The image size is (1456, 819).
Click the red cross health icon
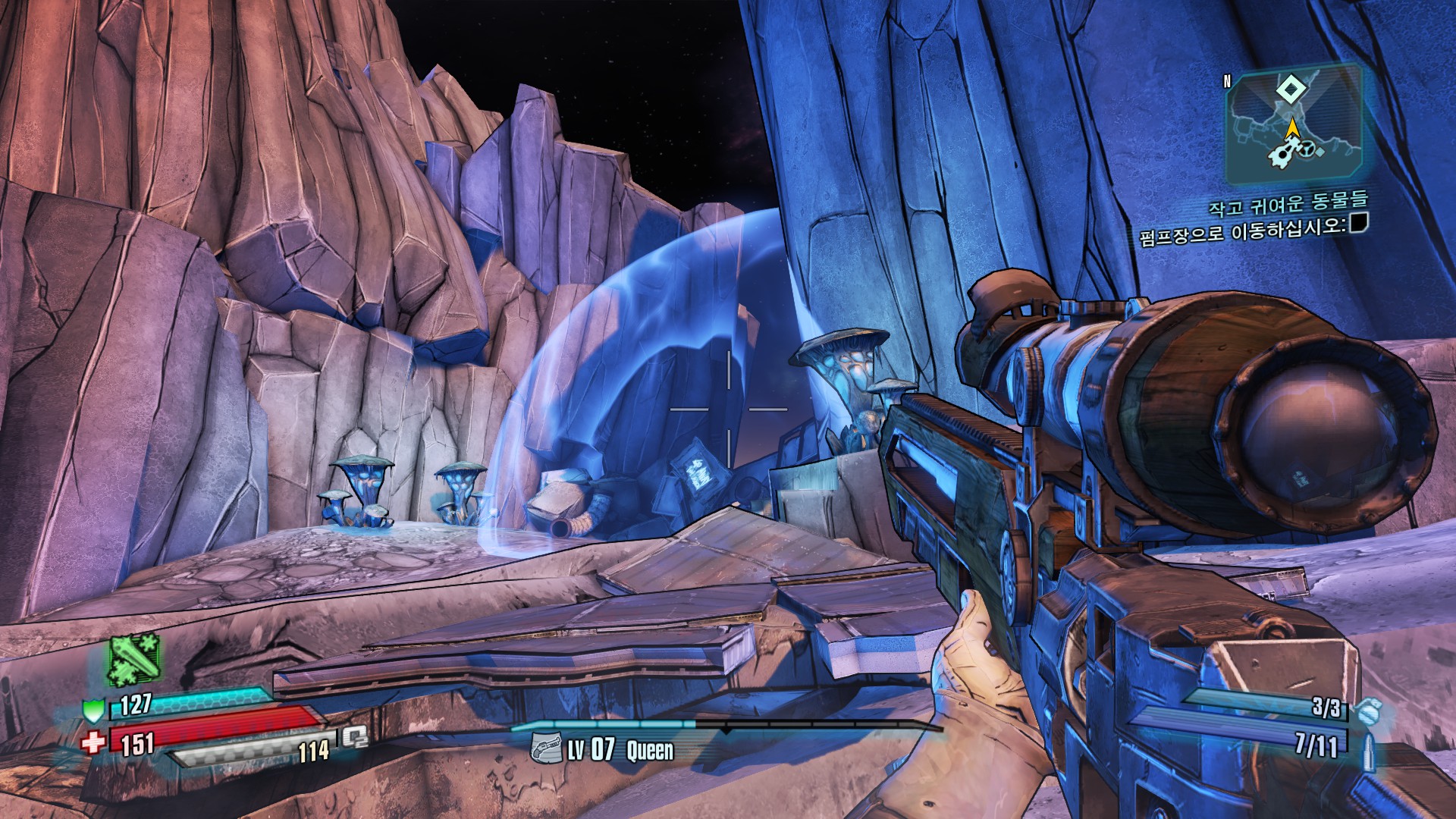[x=93, y=742]
